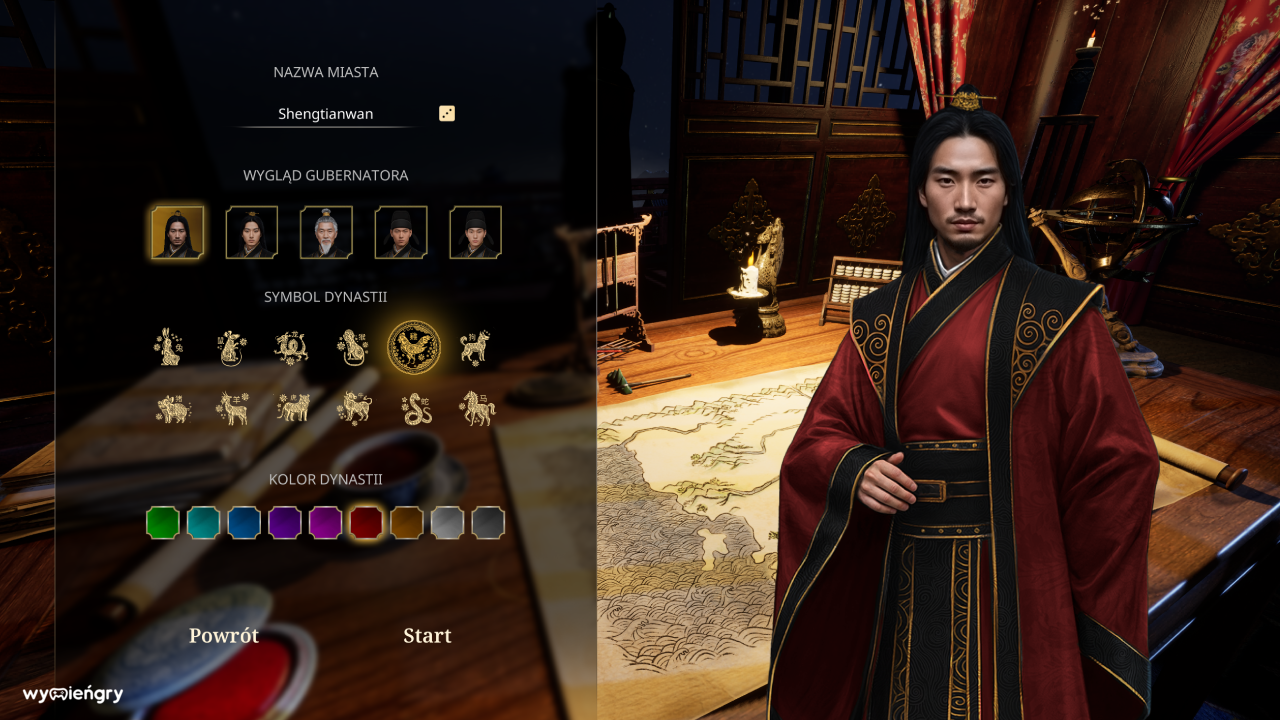
Task: Click the Shengtianwan city name field
Action: coord(326,113)
